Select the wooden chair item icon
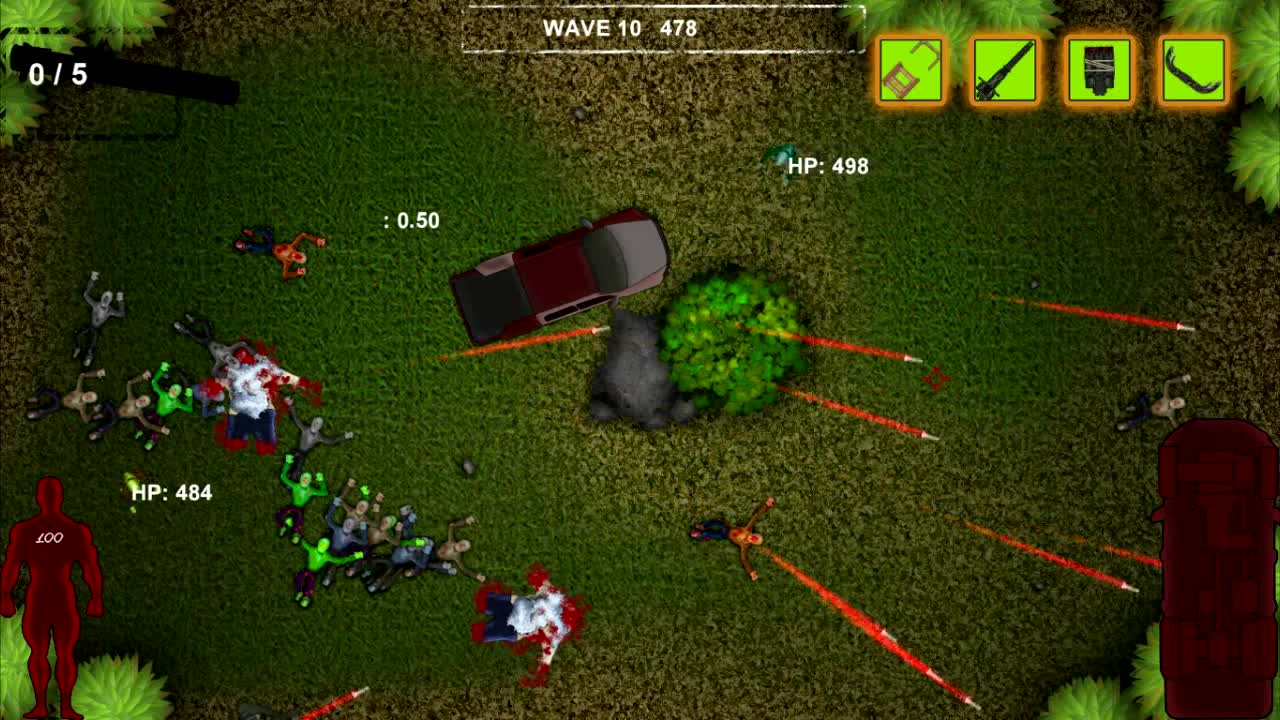Viewport: 1280px width, 720px height. coord(911,70)
